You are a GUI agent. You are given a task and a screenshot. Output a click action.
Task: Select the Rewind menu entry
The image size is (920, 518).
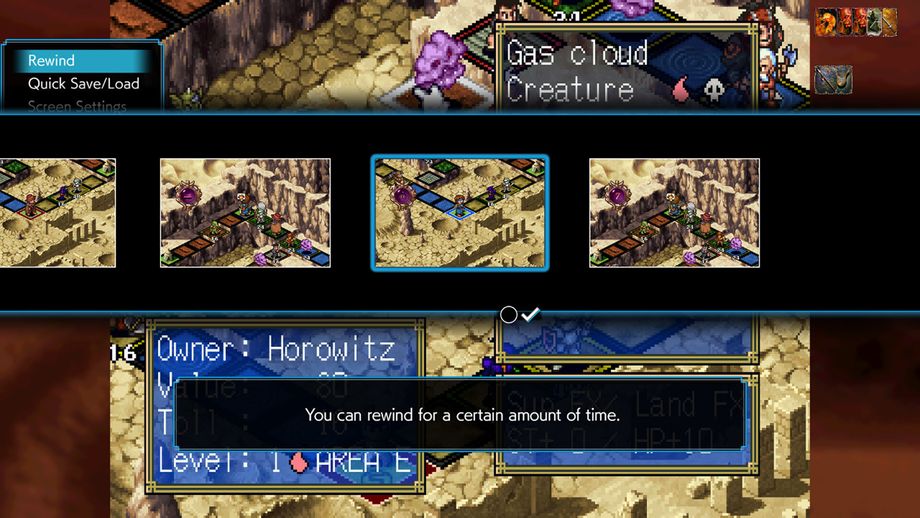pos(52,61)
